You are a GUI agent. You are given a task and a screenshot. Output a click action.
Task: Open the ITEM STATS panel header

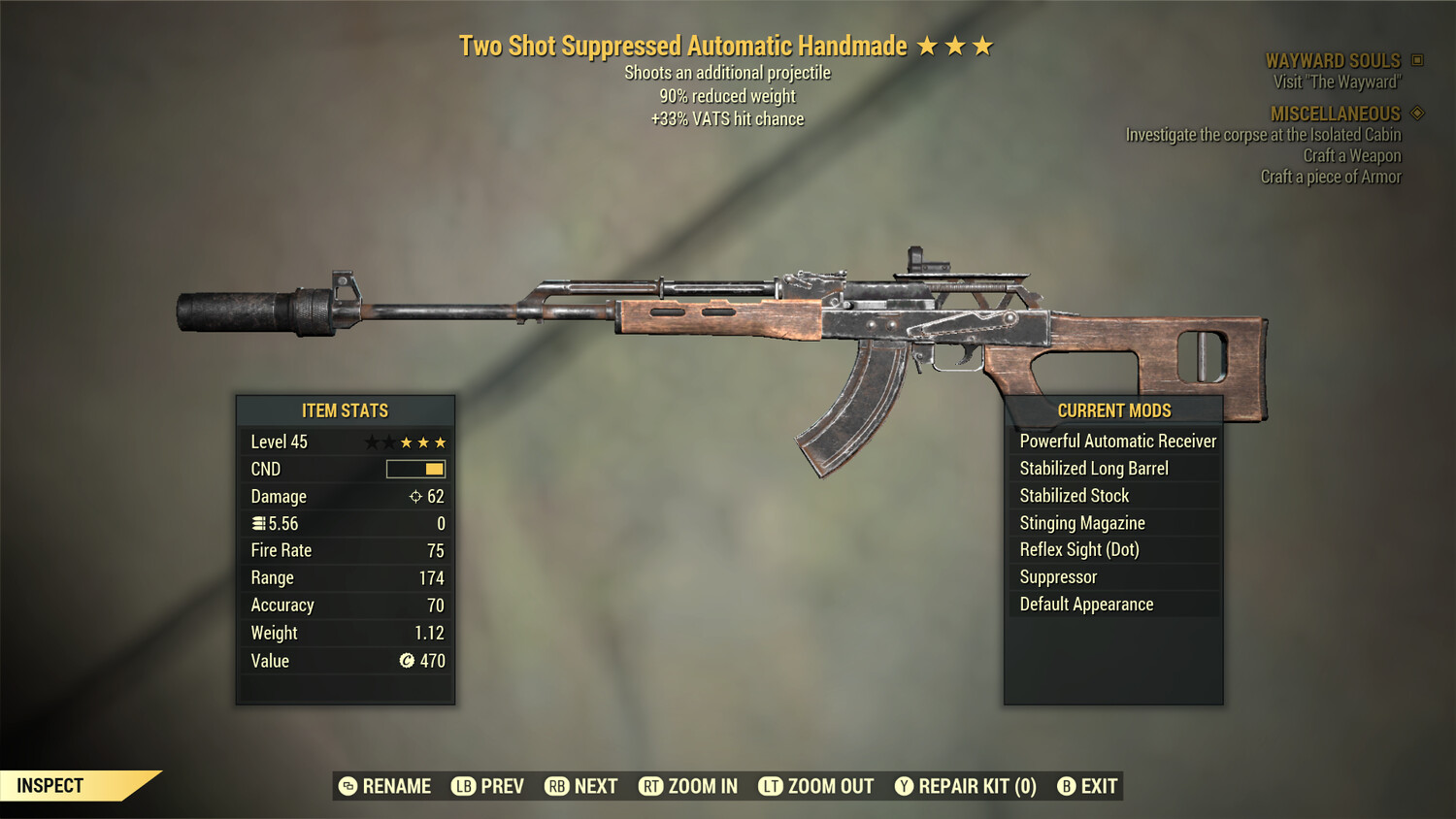click(x=345, y=410)
